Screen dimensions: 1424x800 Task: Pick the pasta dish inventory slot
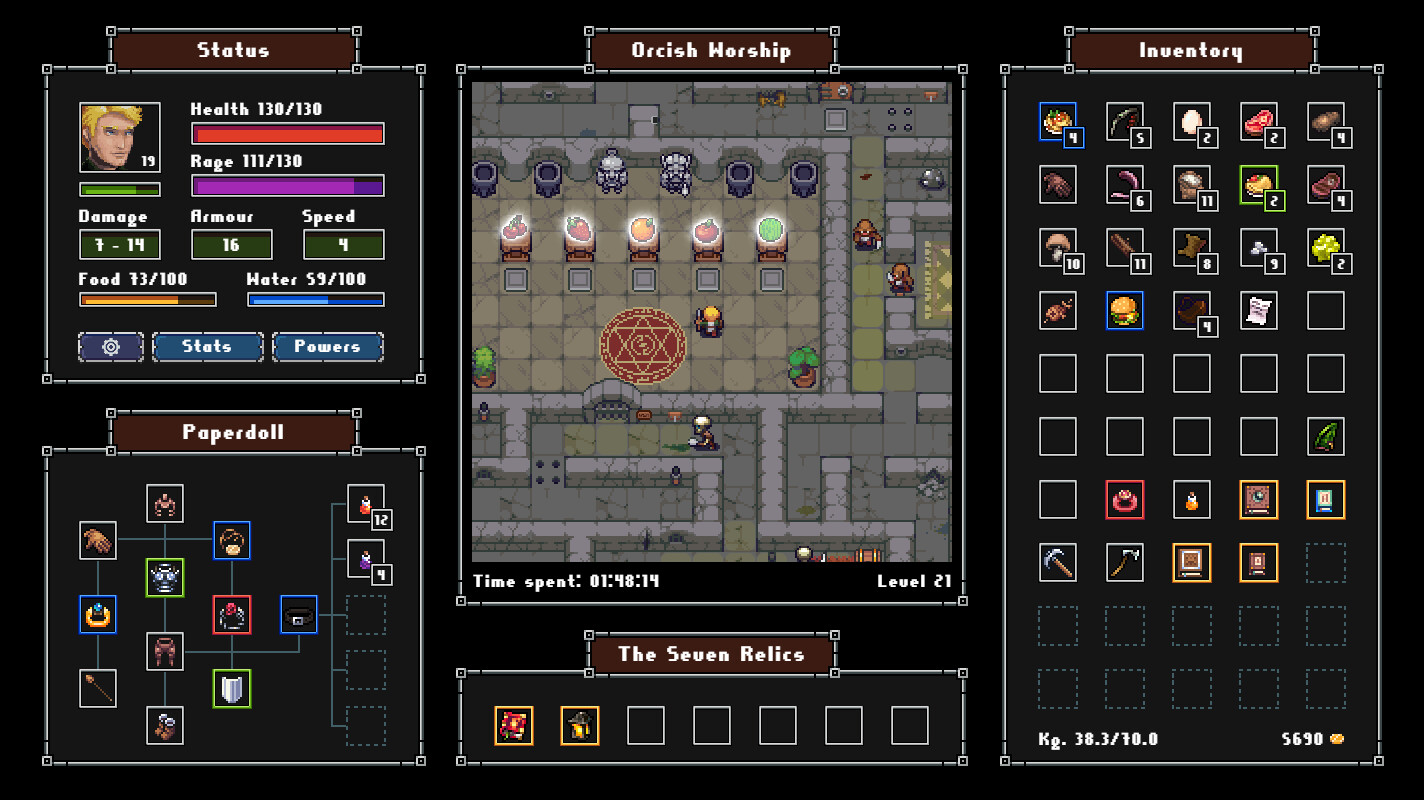point(1058,122)
